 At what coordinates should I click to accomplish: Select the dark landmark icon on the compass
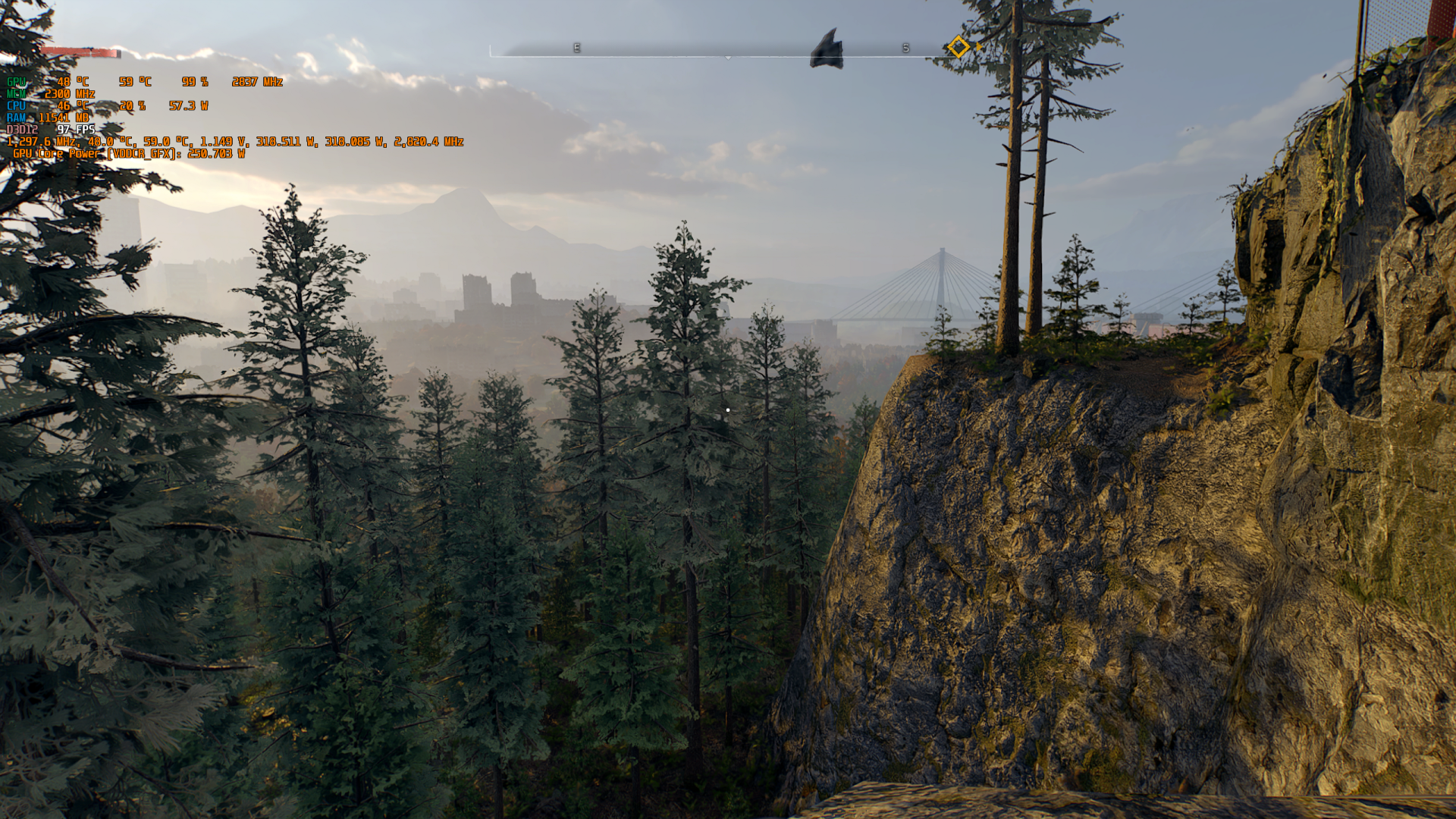(x=827, y=49)
